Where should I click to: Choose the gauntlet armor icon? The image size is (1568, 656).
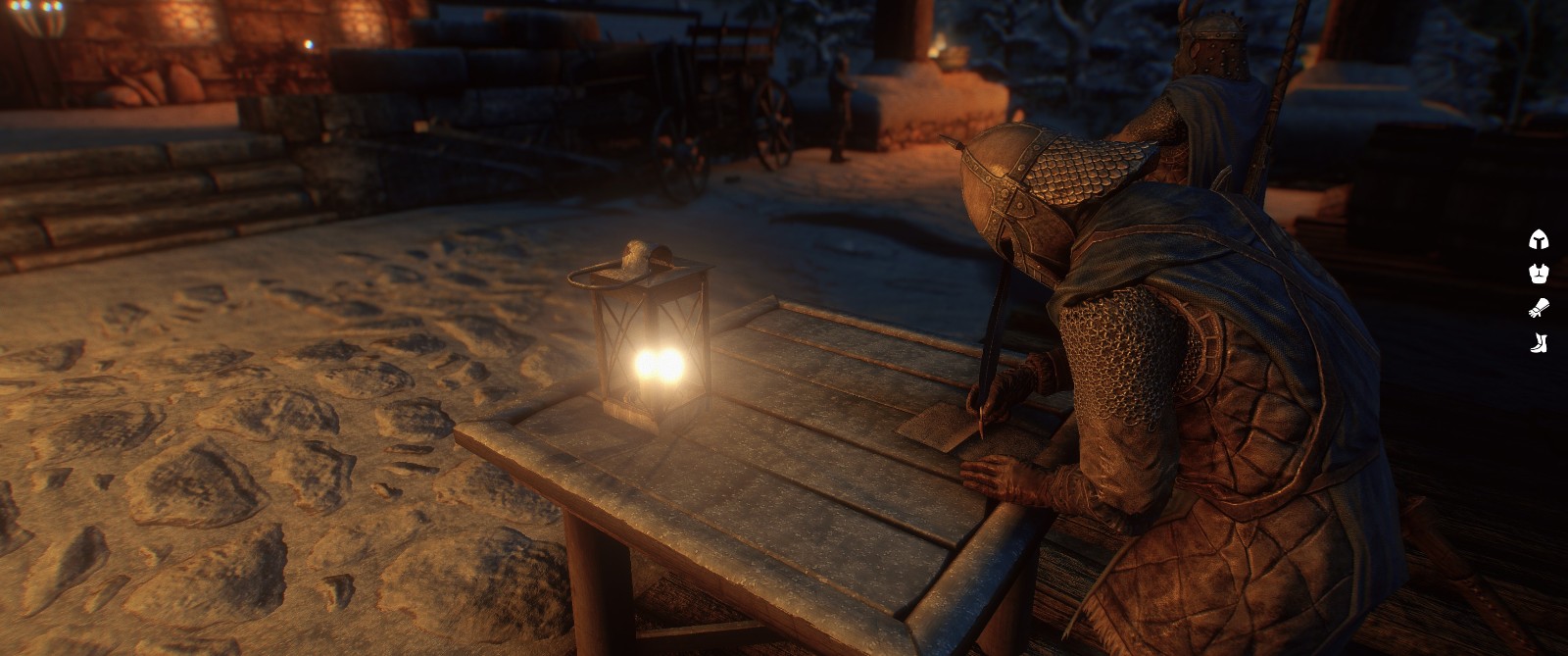point(1539,308)
